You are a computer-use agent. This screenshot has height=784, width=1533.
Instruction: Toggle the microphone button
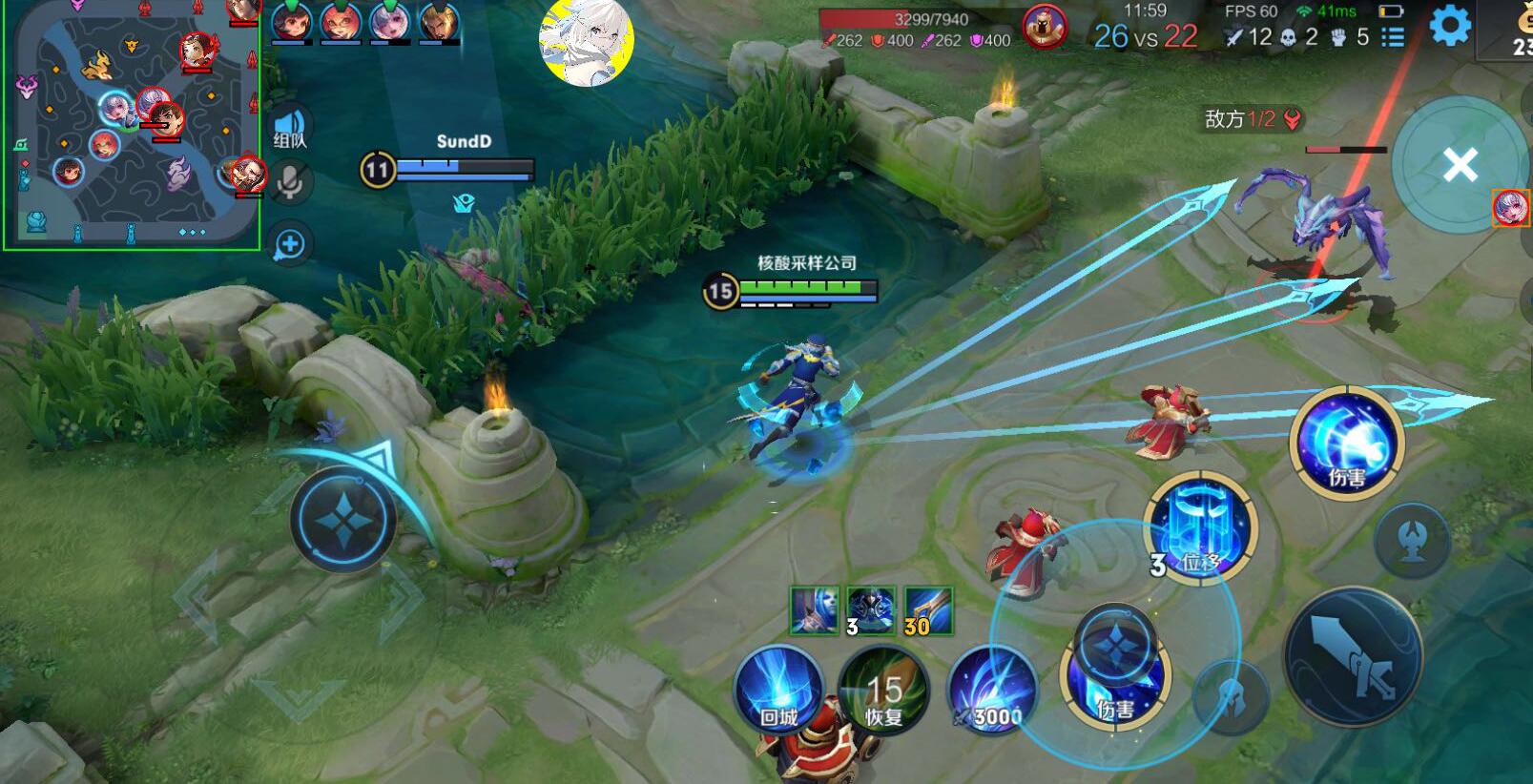pyautogui.click(x=290, y=181)
